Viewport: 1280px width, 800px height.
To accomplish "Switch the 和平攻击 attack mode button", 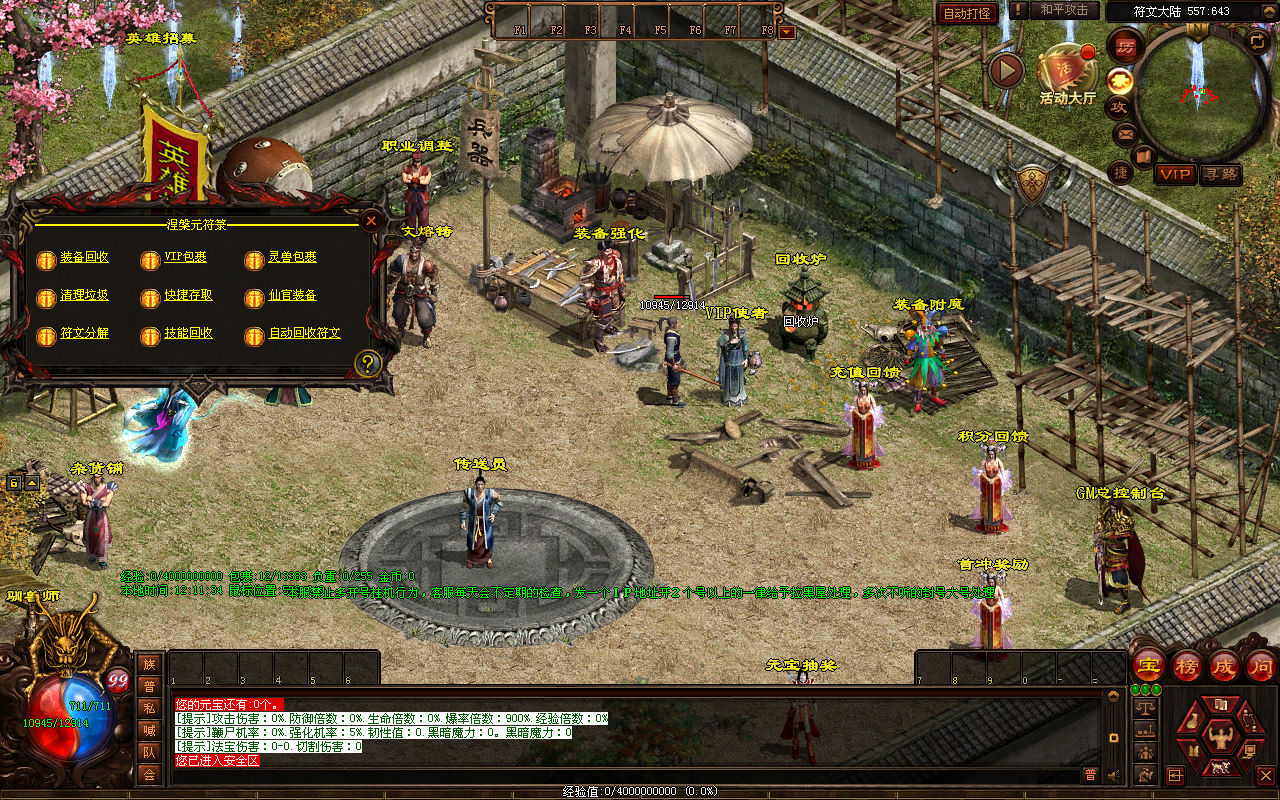I will coord(1064,10).
